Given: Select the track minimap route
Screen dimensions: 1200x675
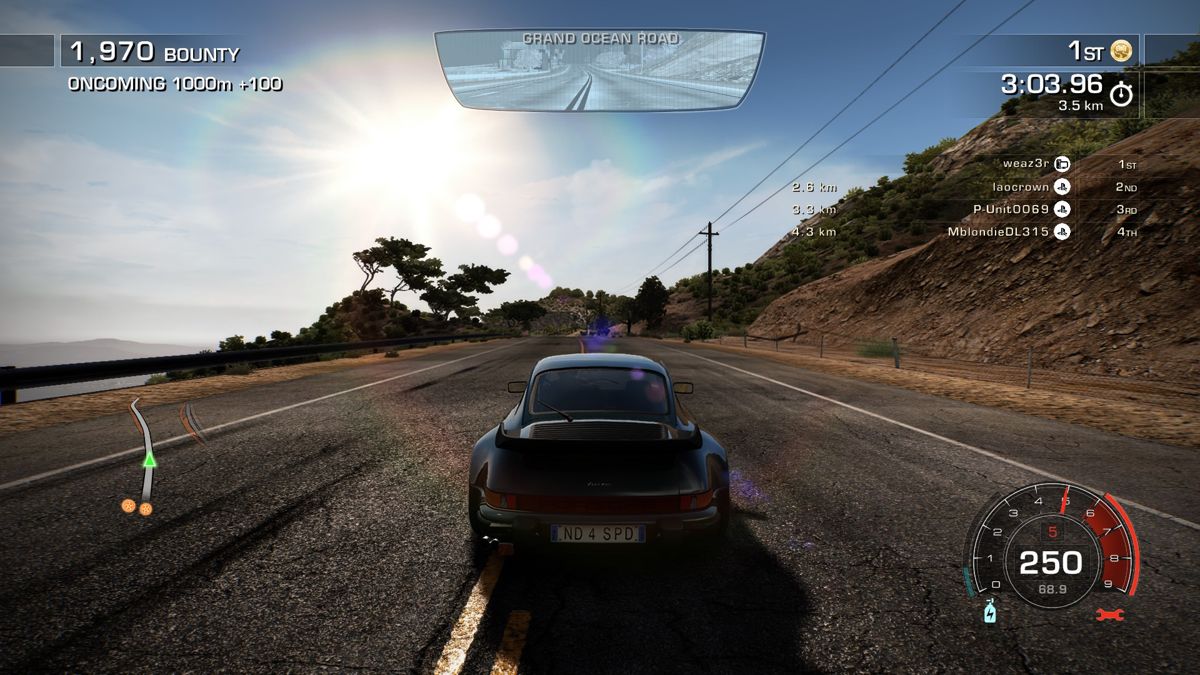Looking at the screenshot, I should [146, 455].
